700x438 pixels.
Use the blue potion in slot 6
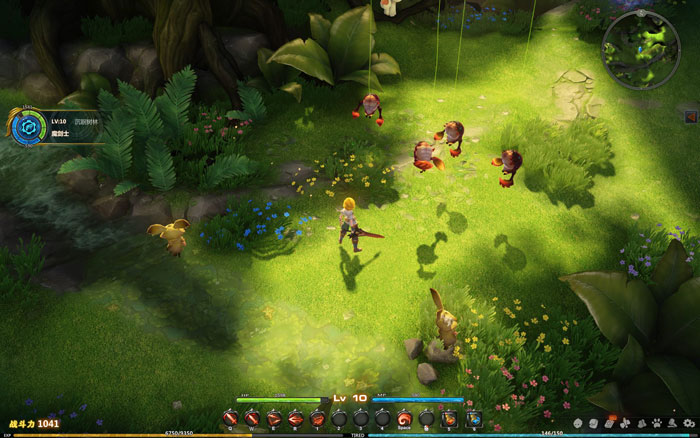[x=473, y=418]
